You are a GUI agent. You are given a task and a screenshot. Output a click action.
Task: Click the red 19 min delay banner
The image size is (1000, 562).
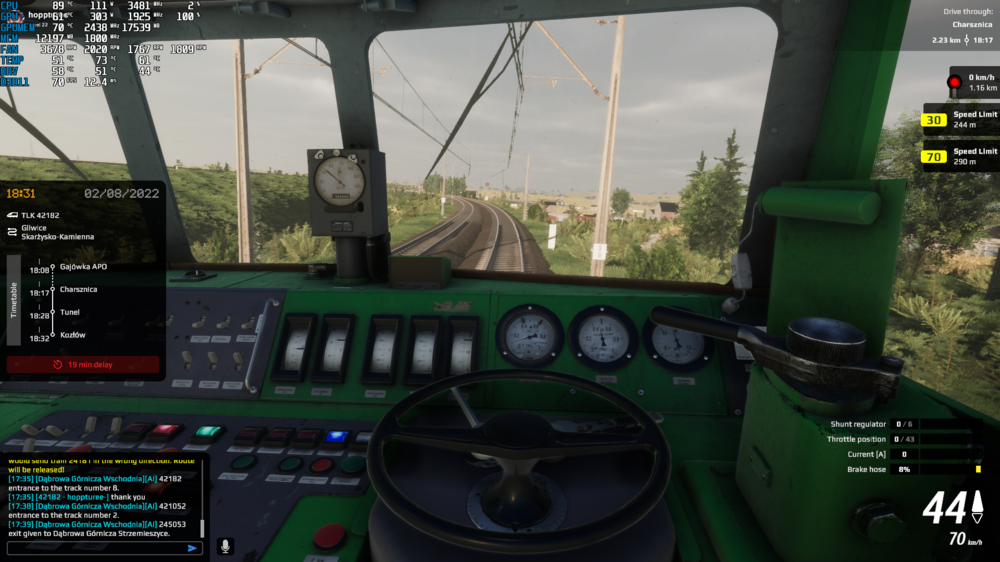point(83,365)
